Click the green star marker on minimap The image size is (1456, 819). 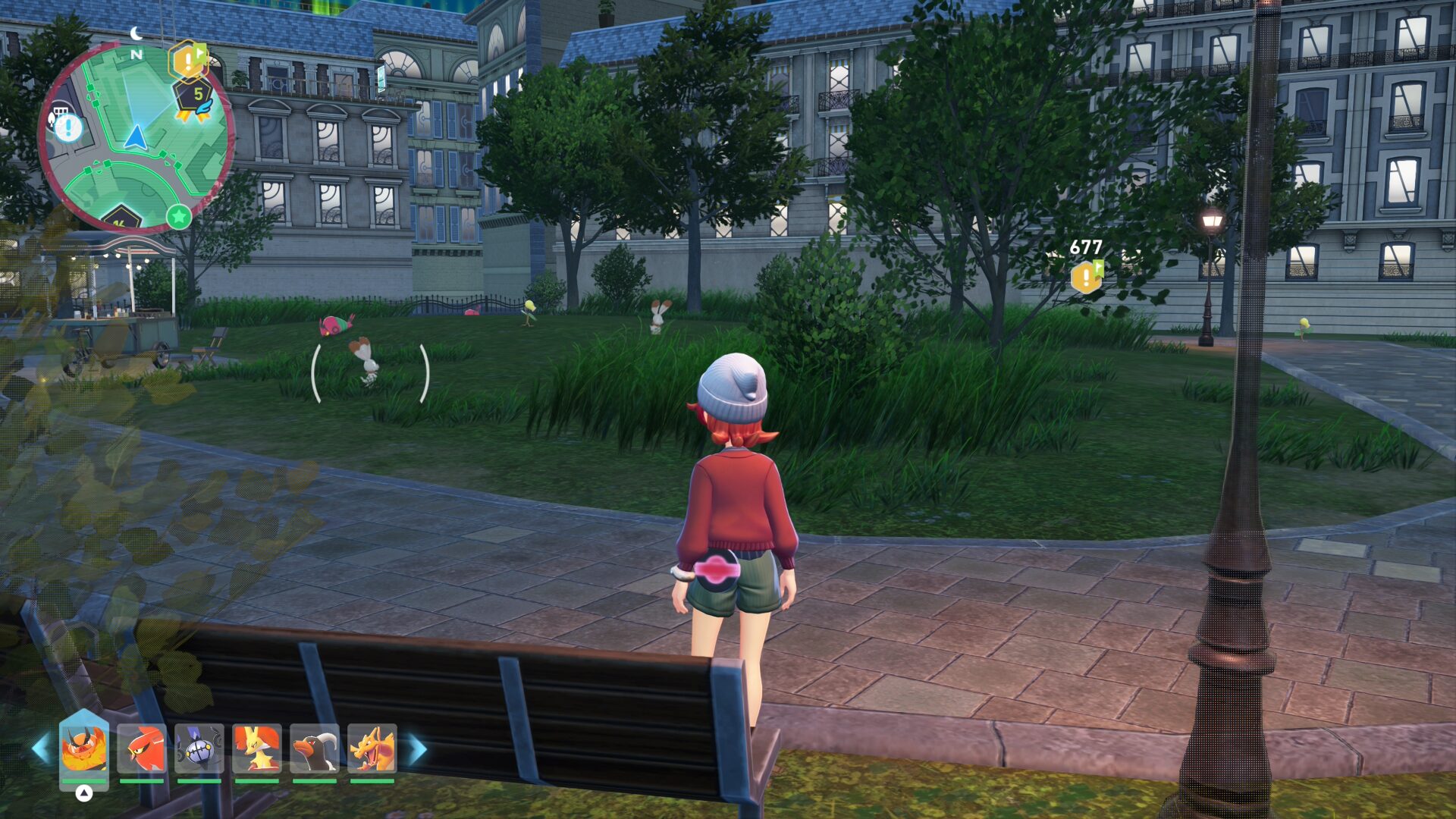179,217
